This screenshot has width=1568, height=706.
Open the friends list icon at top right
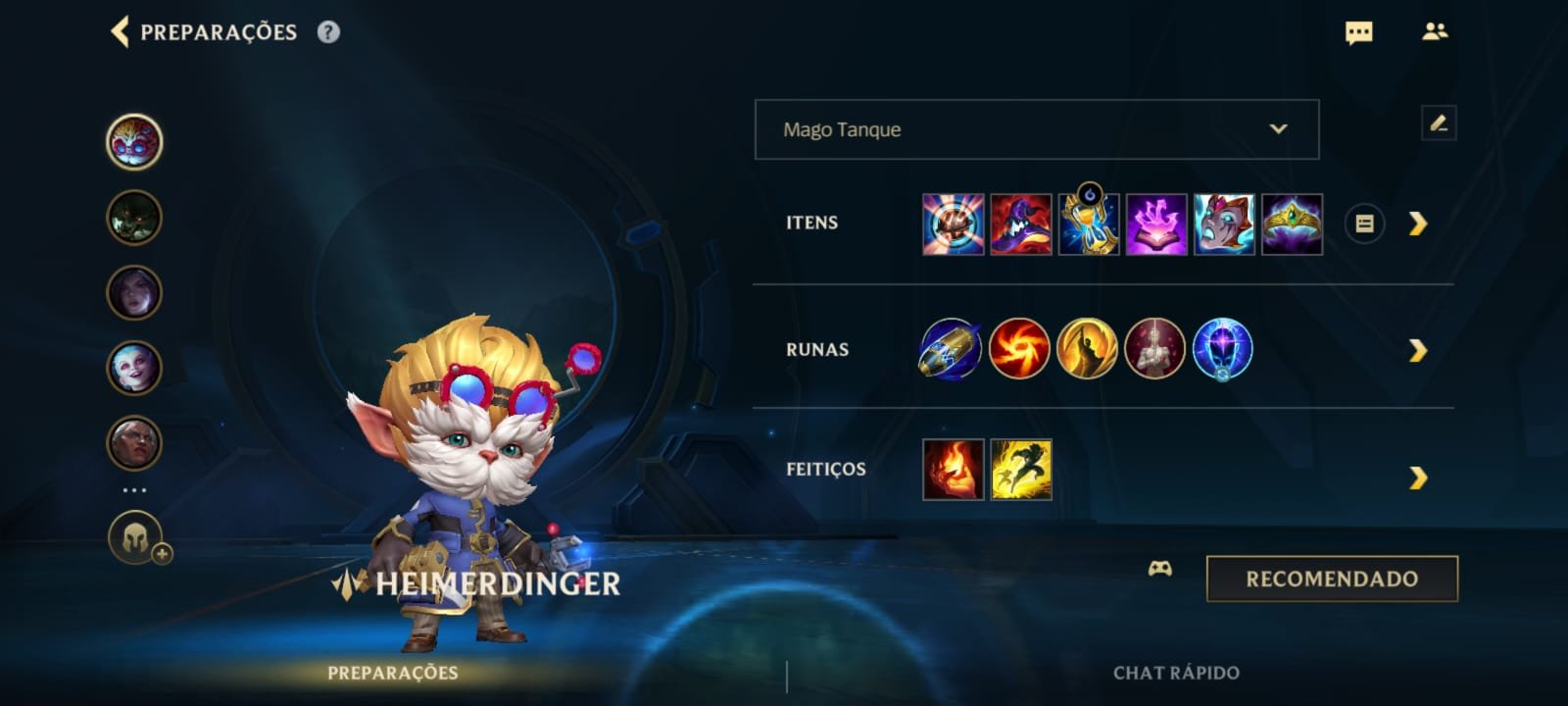click(x=1434, y=32)
